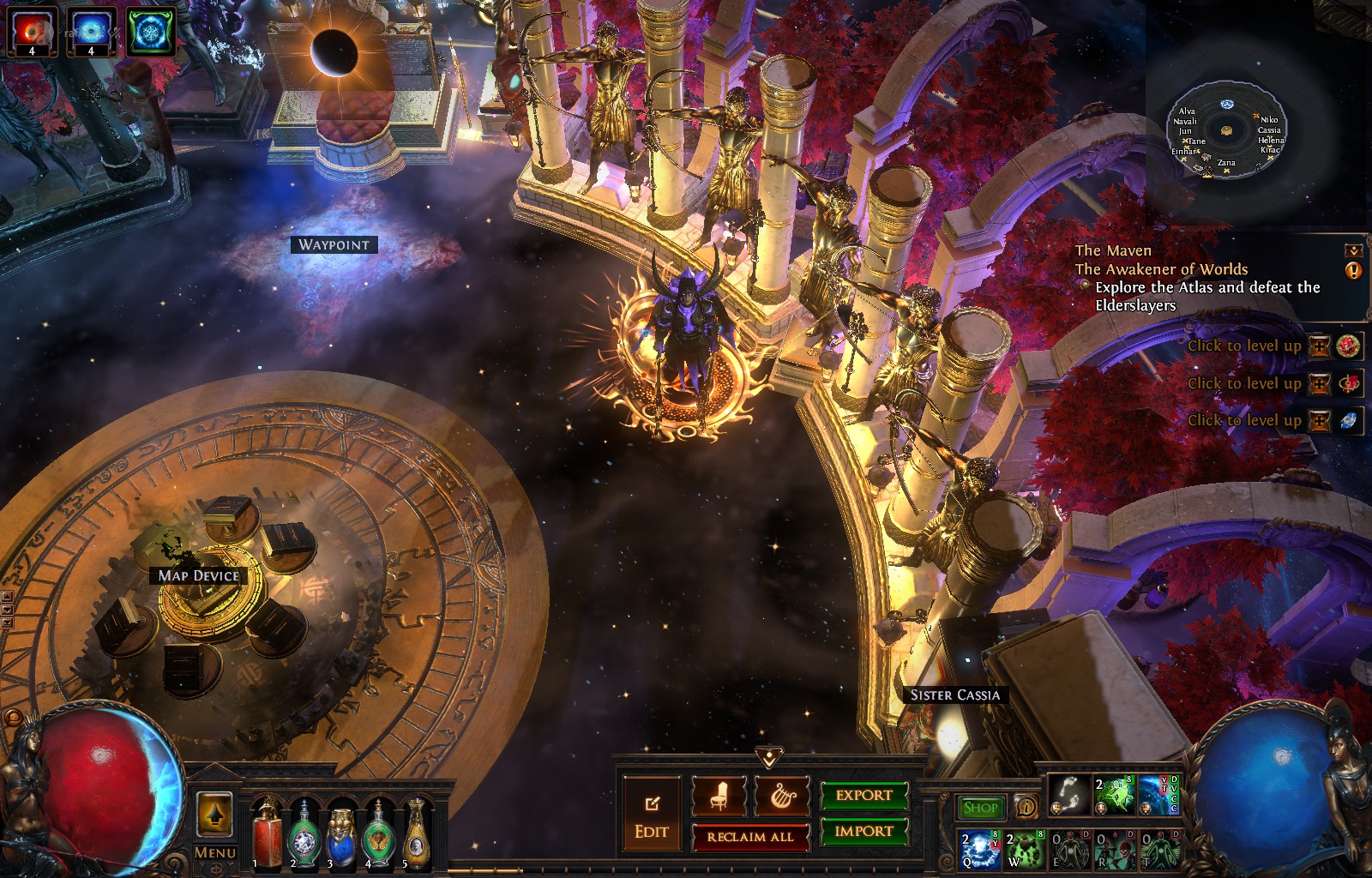Open the green Shop button
This screenshot has height=878, width=1372.
980,807
